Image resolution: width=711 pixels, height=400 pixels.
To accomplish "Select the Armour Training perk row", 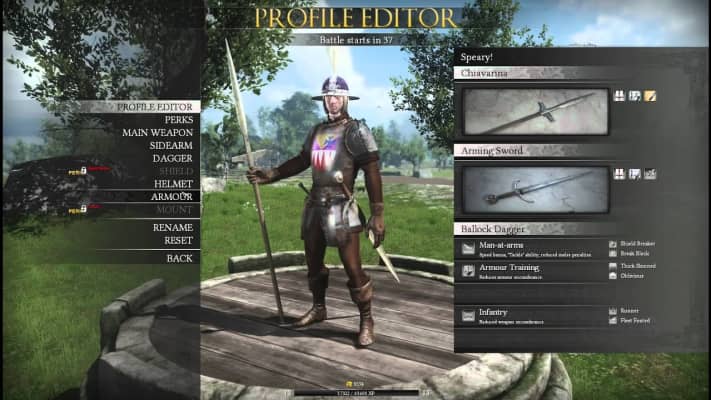I will coord(530,271).
